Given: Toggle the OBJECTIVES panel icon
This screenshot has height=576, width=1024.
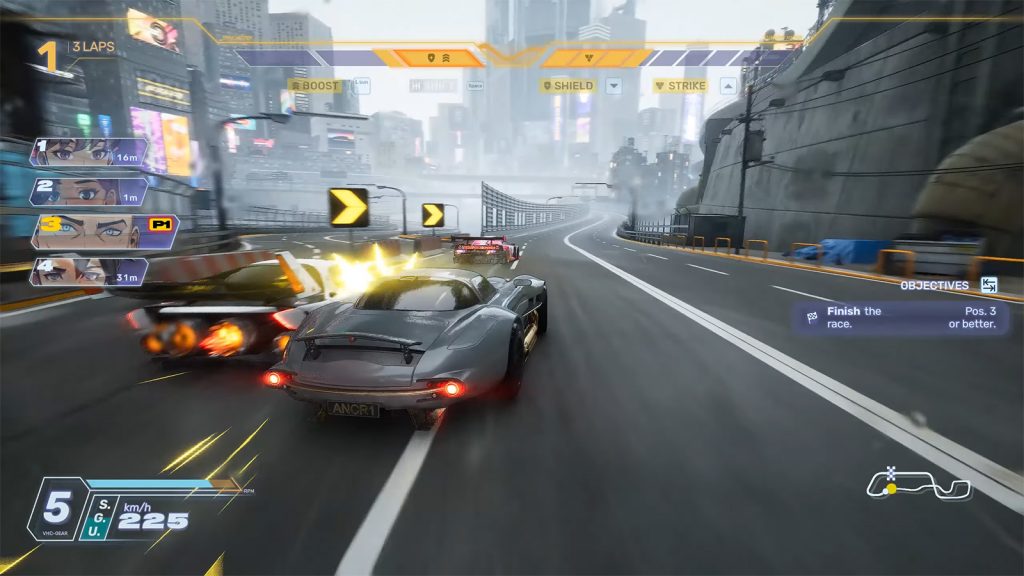Looking at the screenshot, I should point(989,285).
